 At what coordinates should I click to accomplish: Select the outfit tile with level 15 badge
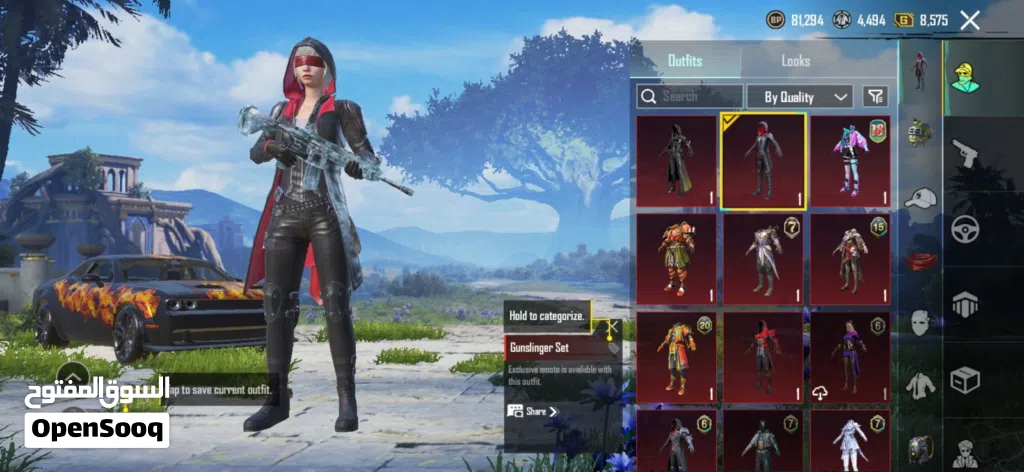point(850,257)
